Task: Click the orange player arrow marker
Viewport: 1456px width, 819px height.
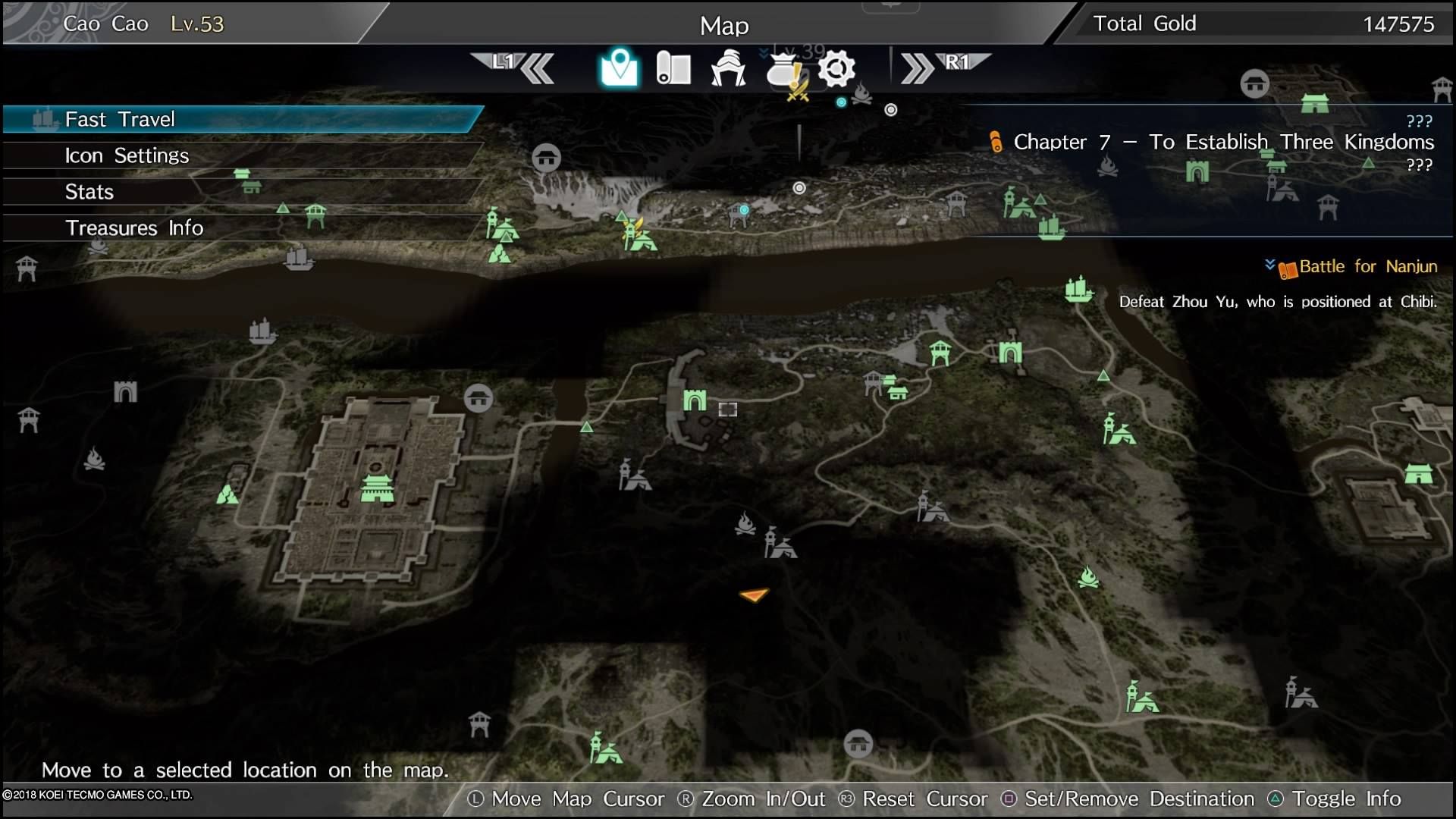Action: [x=754, y=595]
